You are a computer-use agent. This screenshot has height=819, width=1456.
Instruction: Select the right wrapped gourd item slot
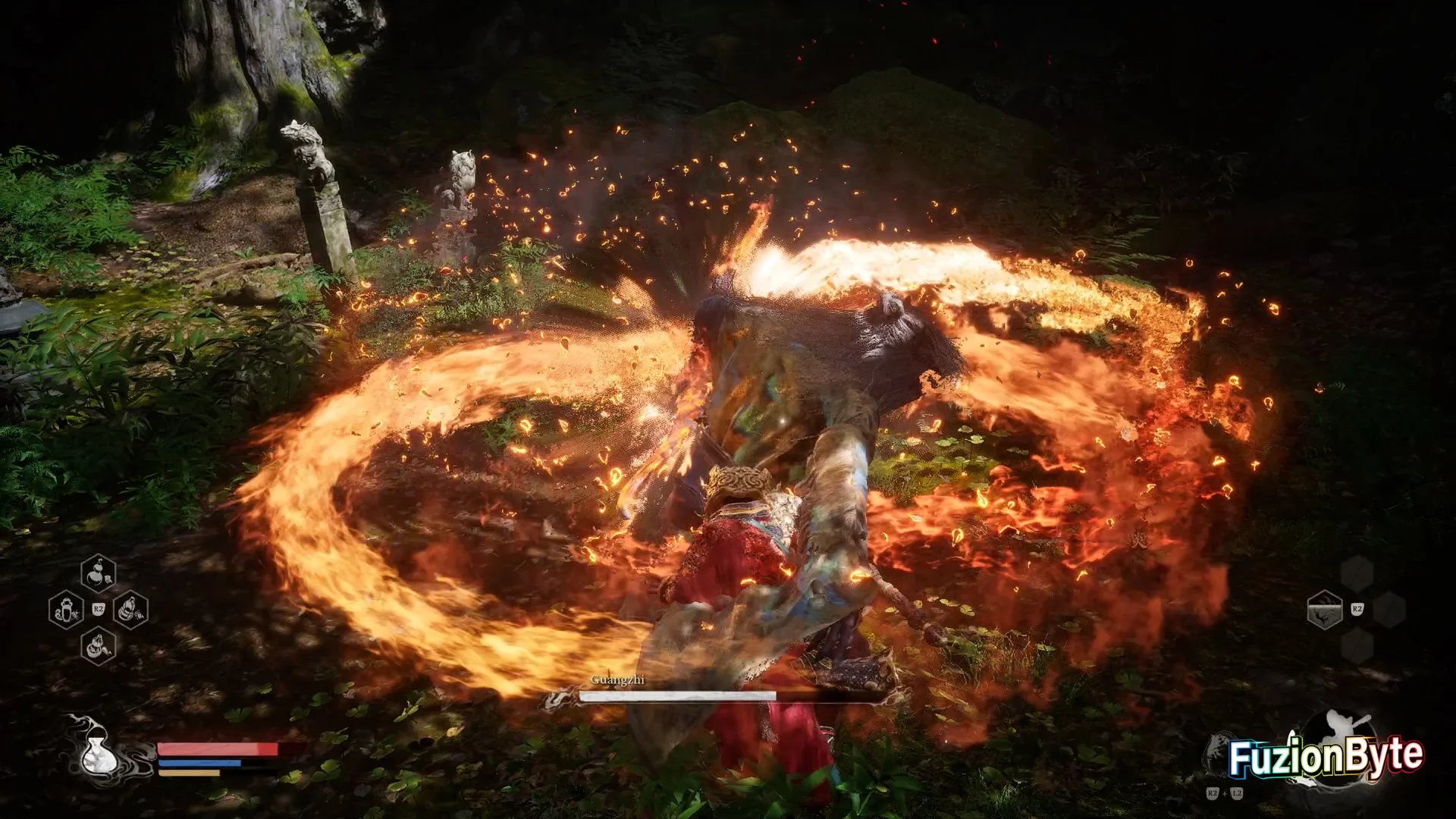point(130,610)
